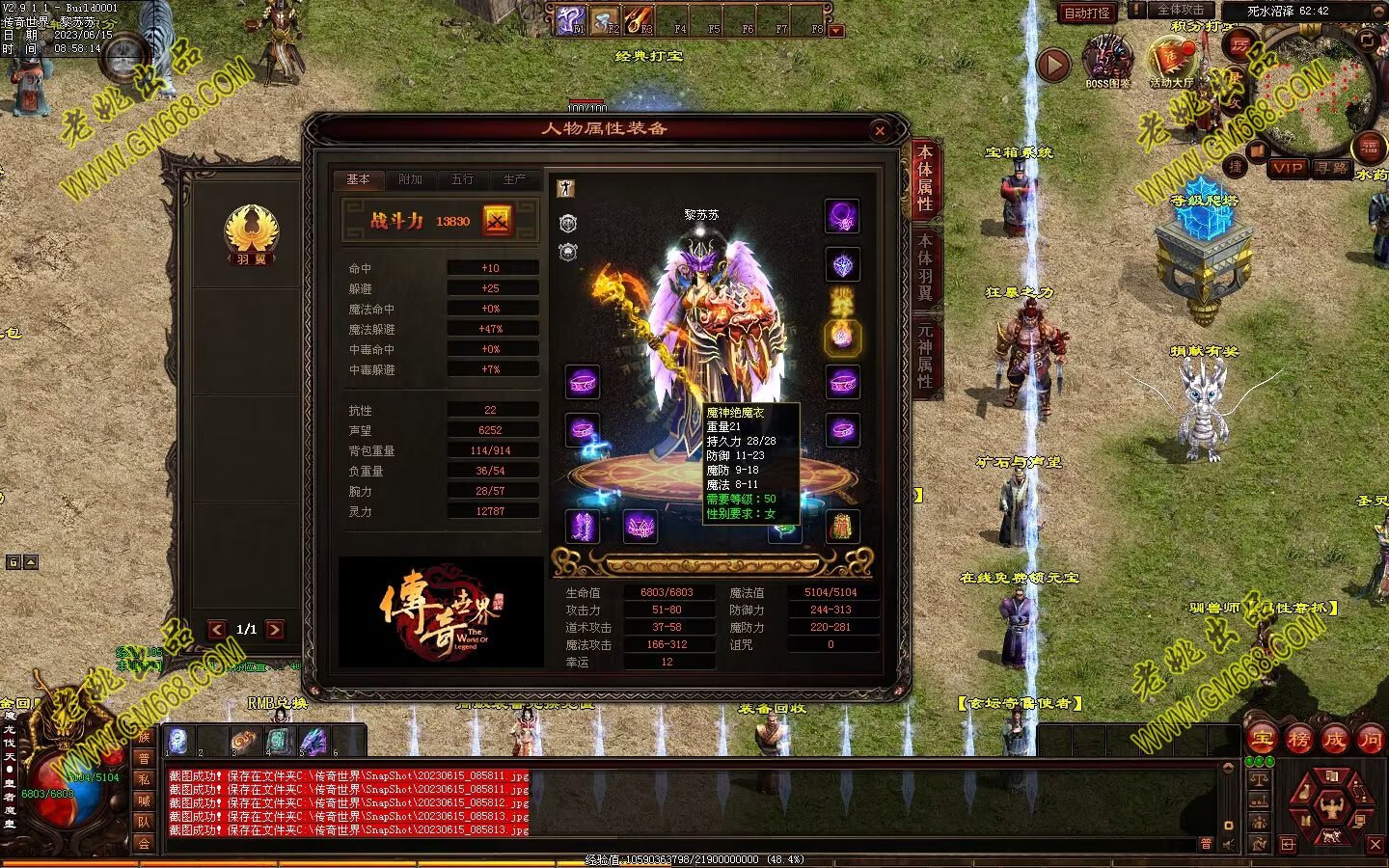This screenshot has height=868, width=1389.
Task: Switch to the 附加 attributes tab
Action: (x=410, y=179)
